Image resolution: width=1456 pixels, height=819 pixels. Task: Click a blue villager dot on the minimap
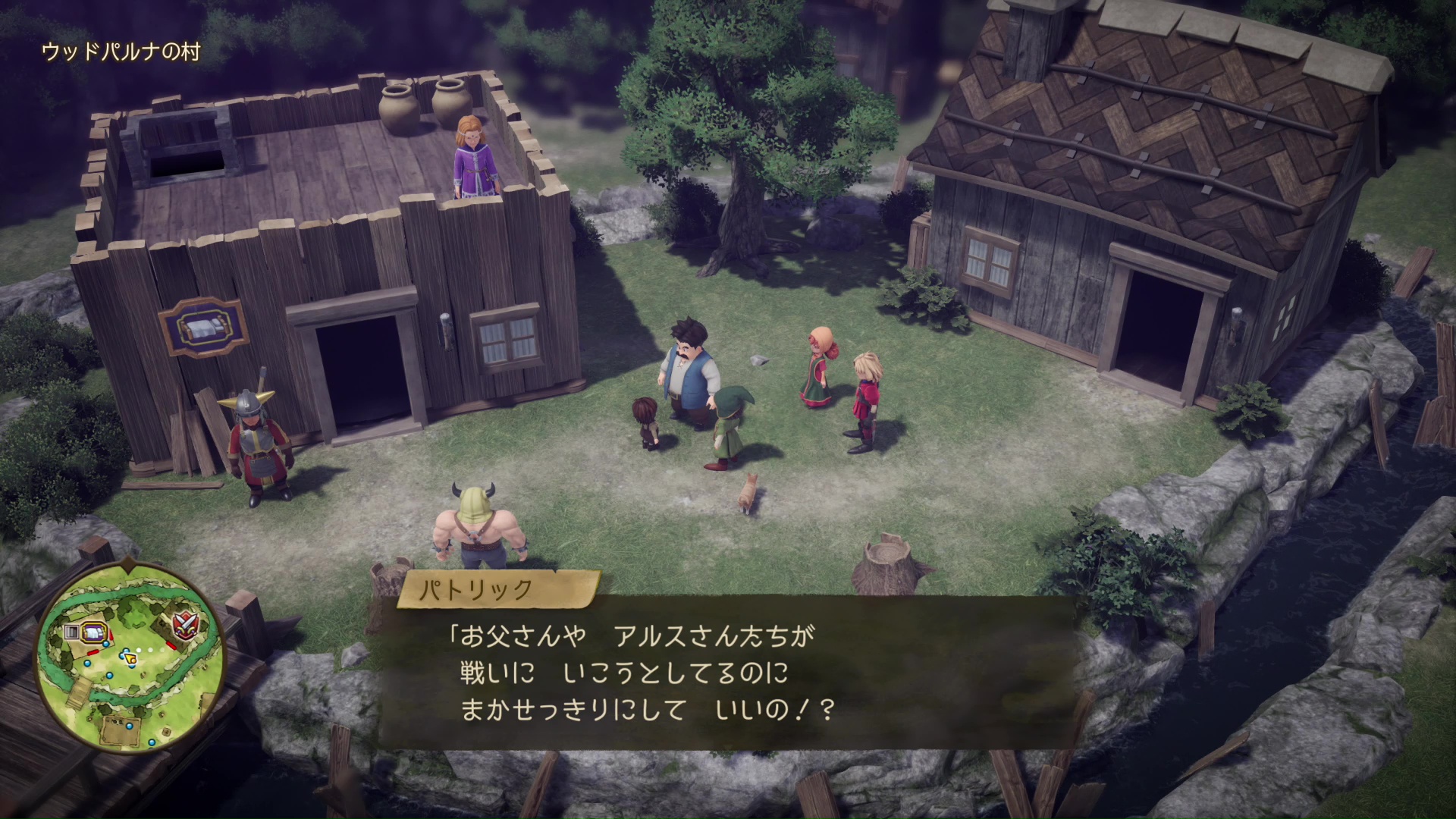(87, 664)
